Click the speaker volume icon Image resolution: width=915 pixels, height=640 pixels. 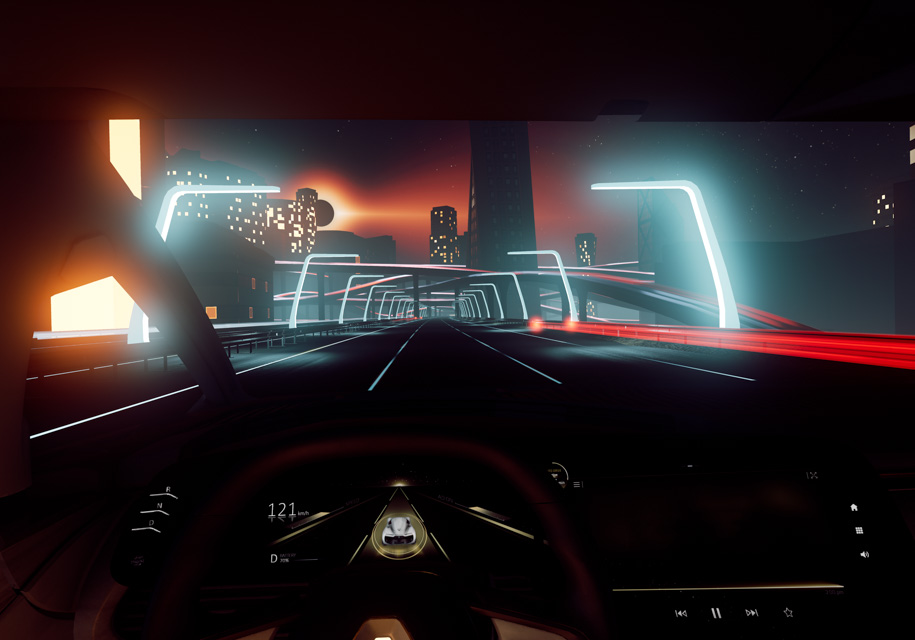point(864,554)
